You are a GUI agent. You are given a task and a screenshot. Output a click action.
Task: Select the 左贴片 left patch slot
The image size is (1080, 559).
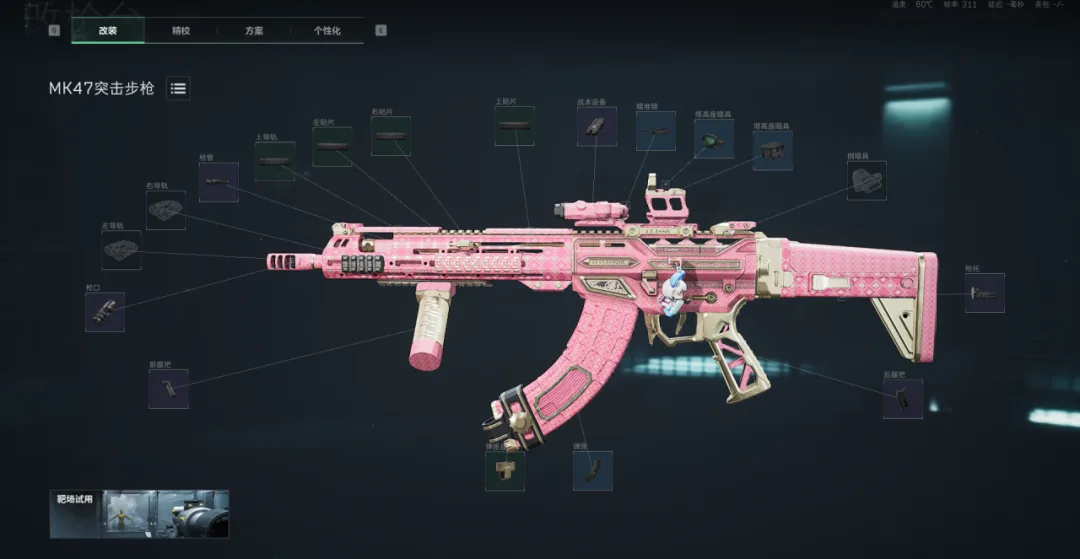[332, 147]
